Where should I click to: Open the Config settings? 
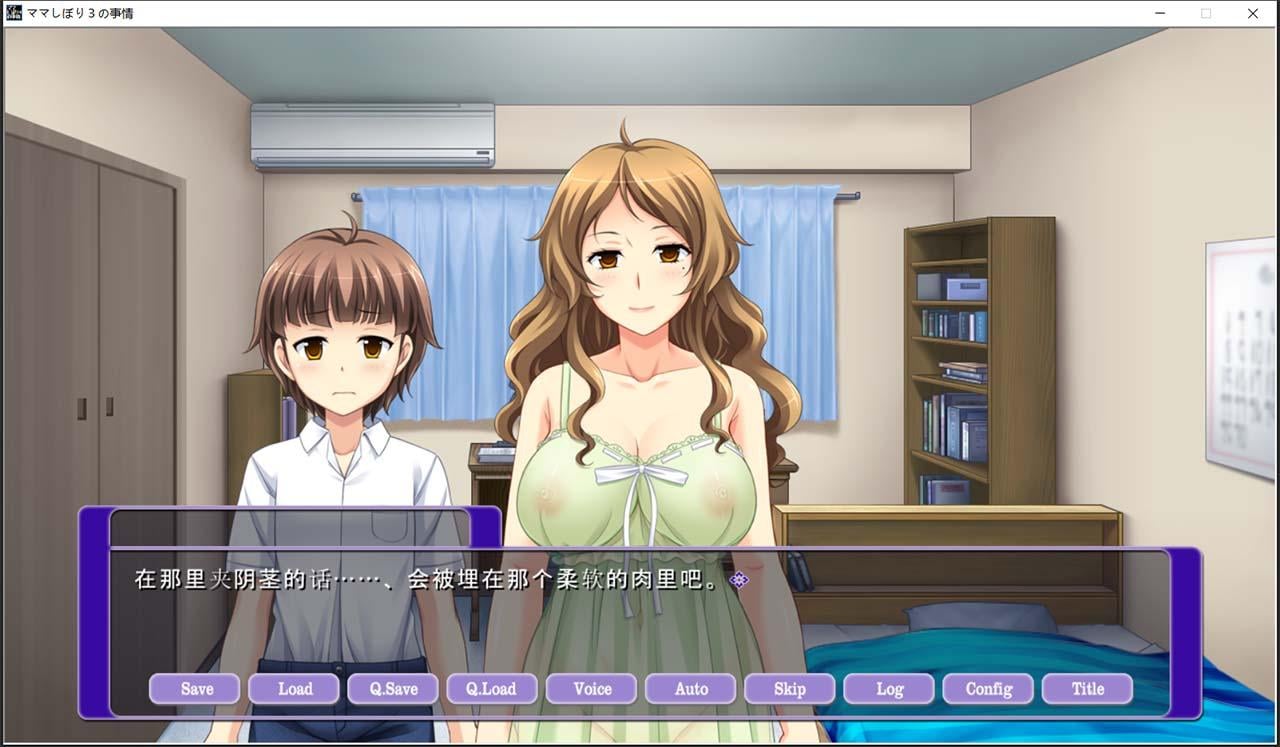(x=988, y=689)
